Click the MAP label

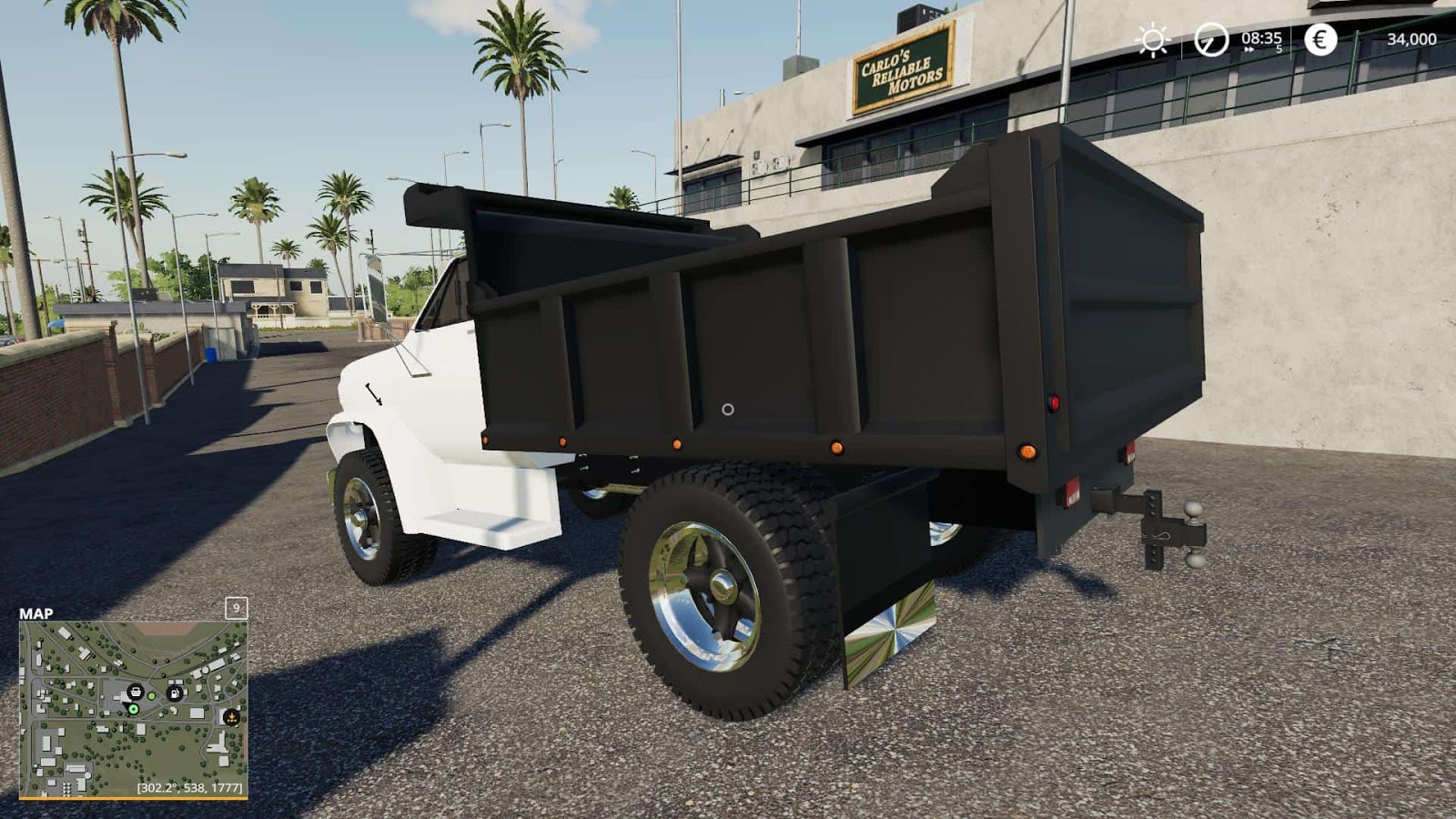[36, 613]
